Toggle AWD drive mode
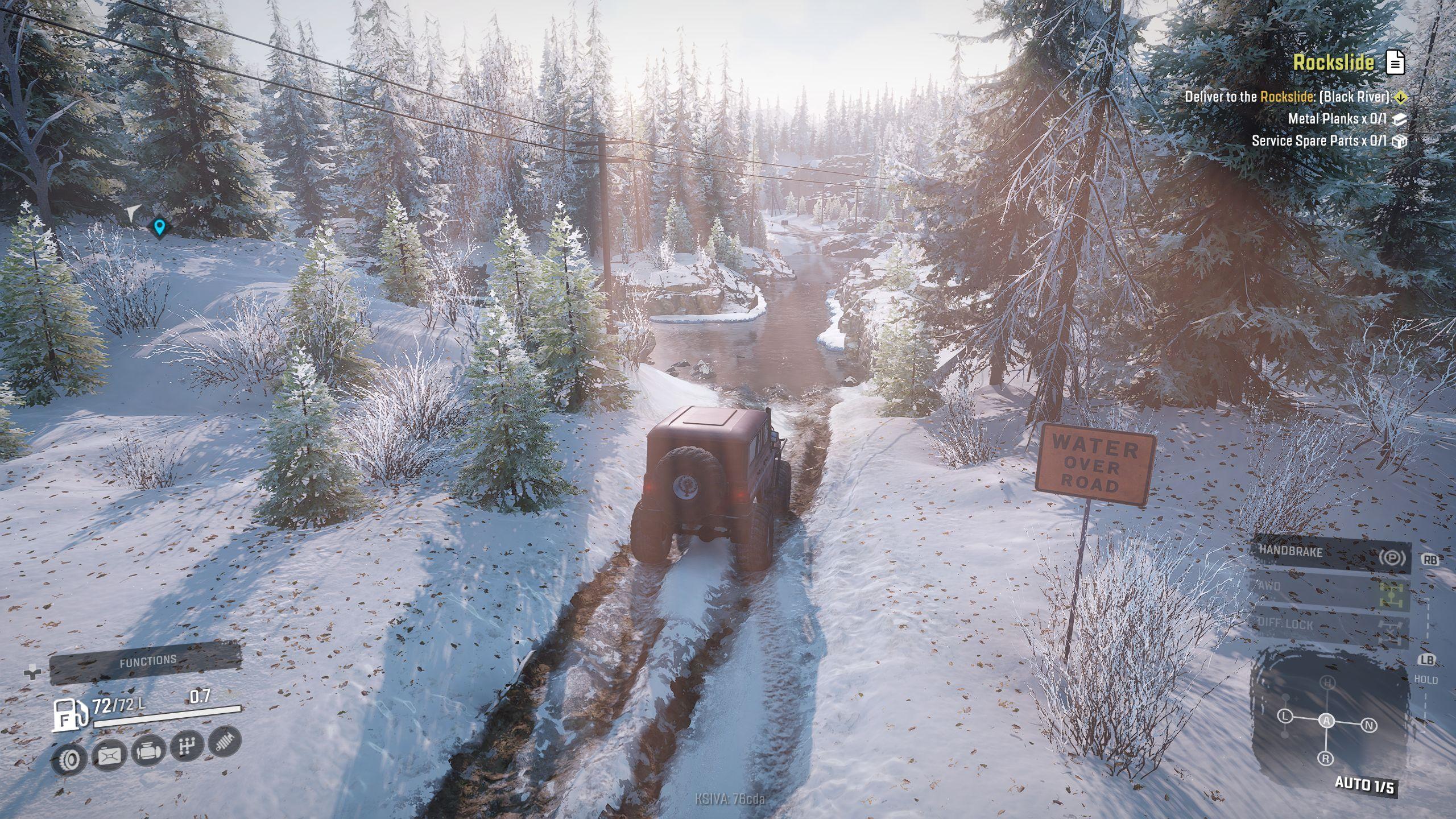Screen dimensions: 1456x819 [x=1330, y=589]
